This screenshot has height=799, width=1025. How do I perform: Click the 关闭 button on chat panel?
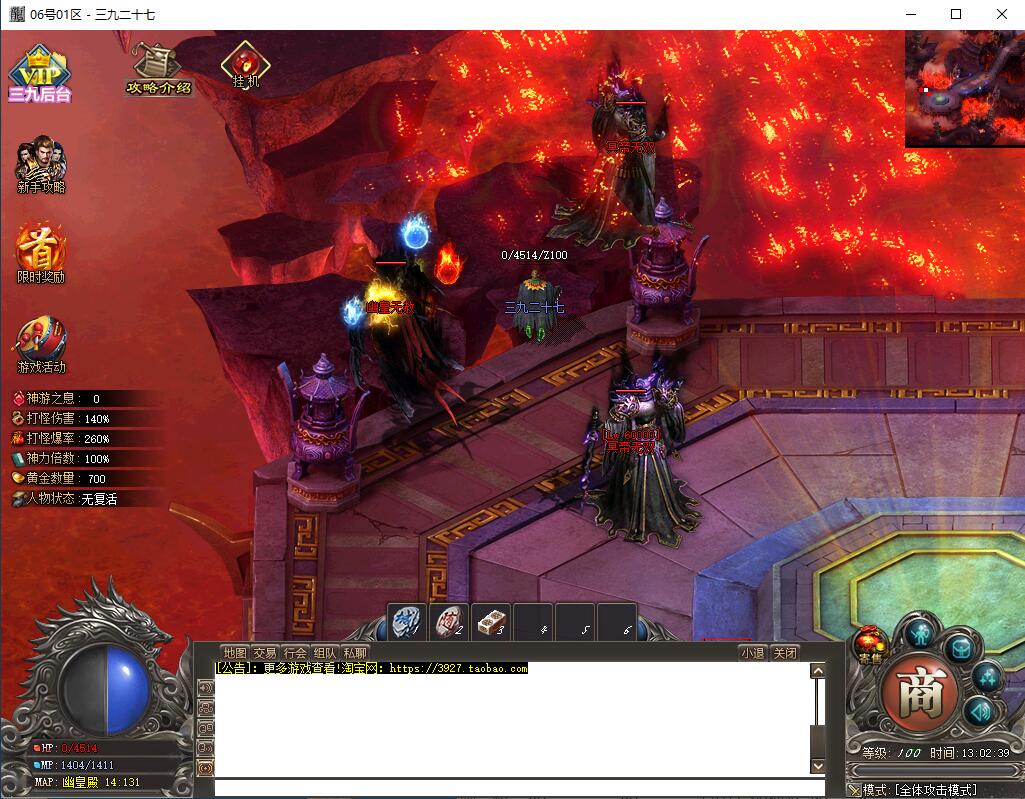785,653
